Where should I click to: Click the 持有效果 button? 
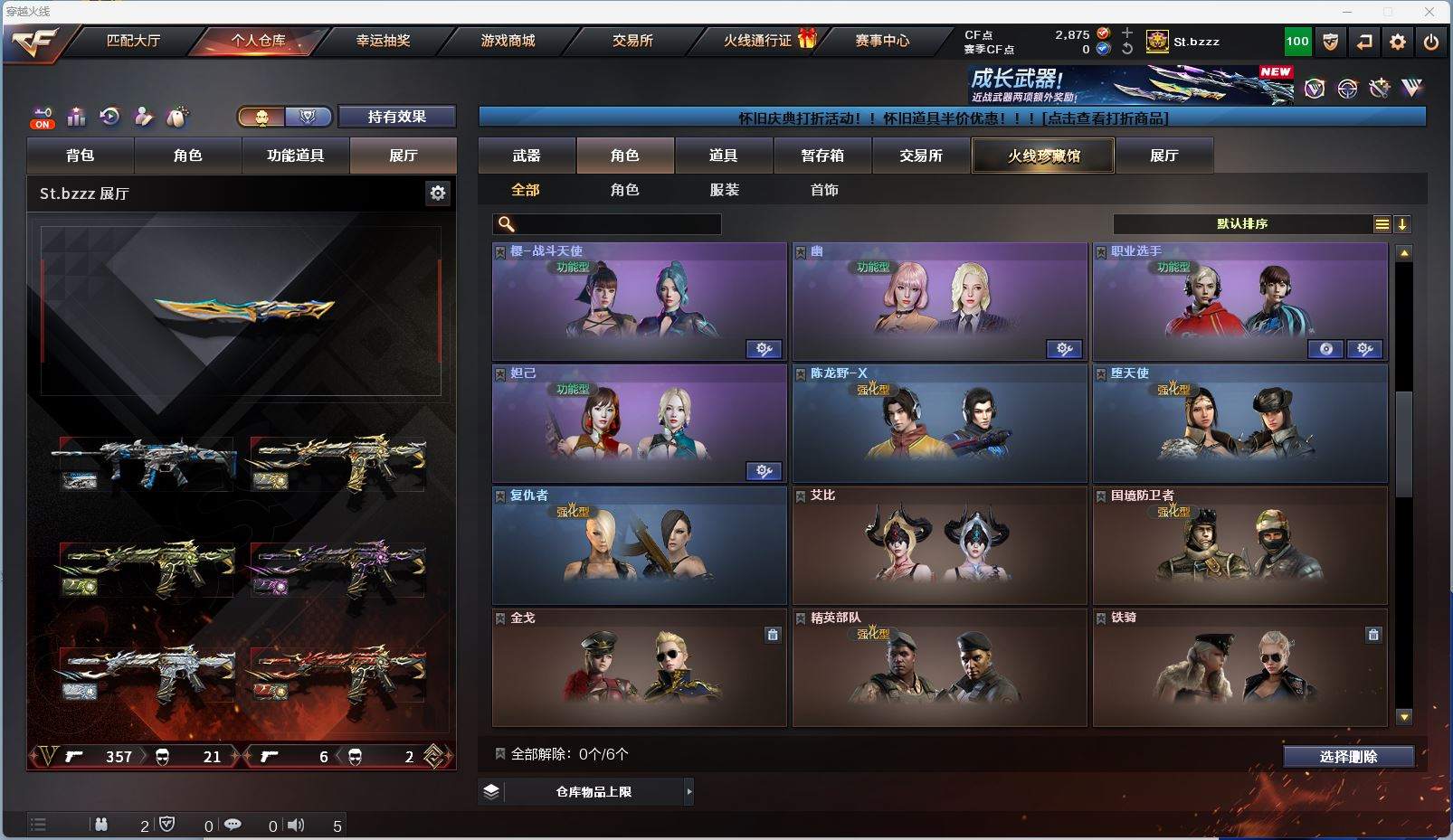click(x=396, y=117)
